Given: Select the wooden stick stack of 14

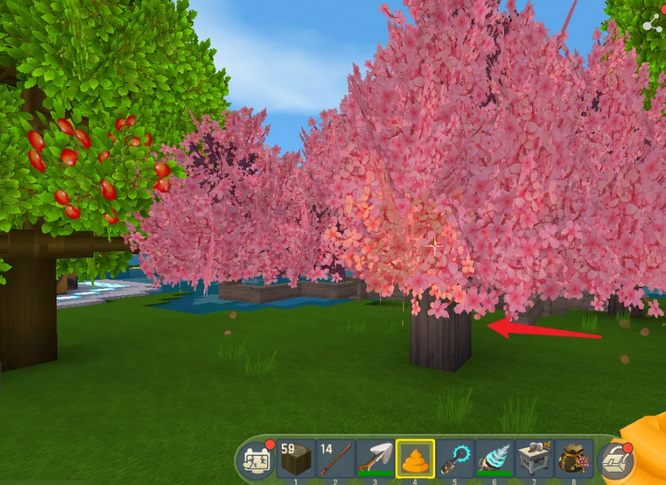Looking at the screenshot, I should [336, 459].
